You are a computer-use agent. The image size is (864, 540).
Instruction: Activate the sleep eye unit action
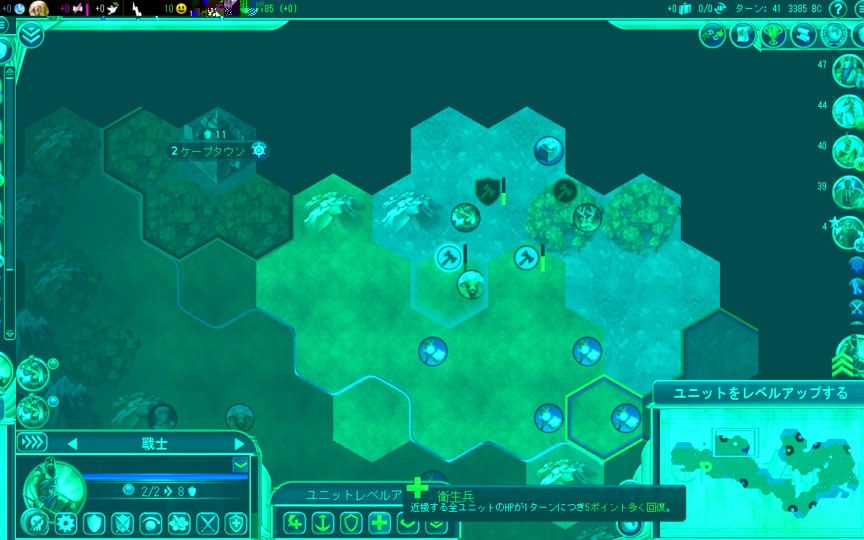pyautogui.click(x=151, y=522)
